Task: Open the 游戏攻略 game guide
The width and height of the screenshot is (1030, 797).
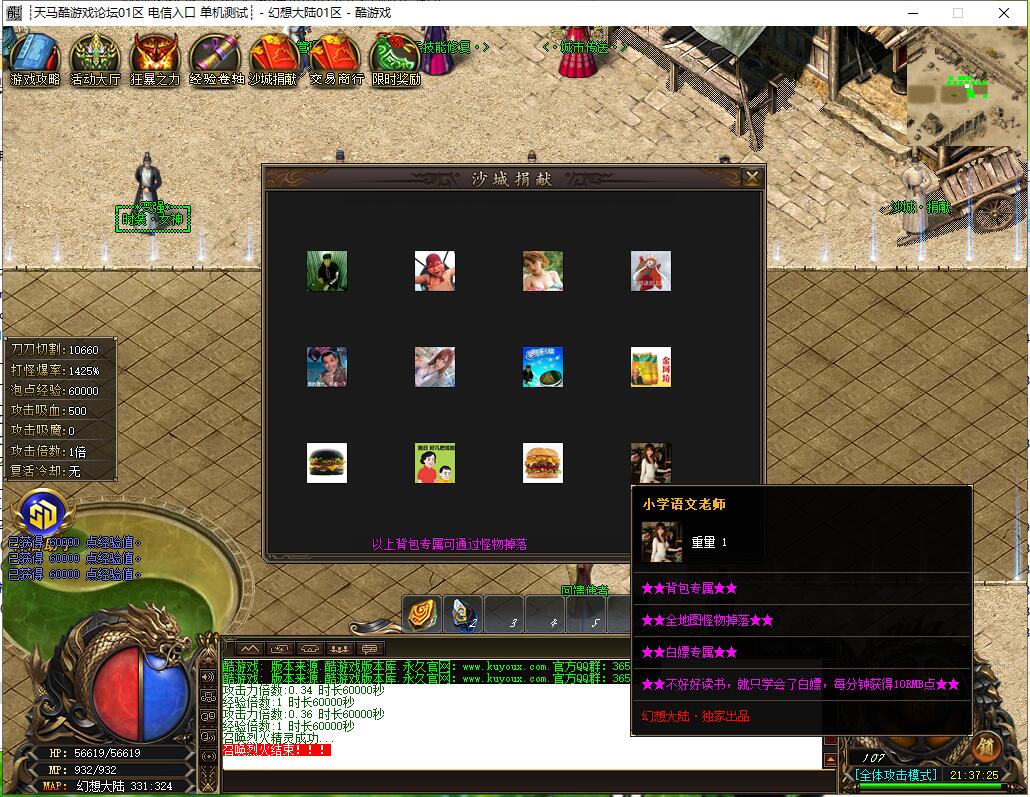Action: click(x=35, y=57)
